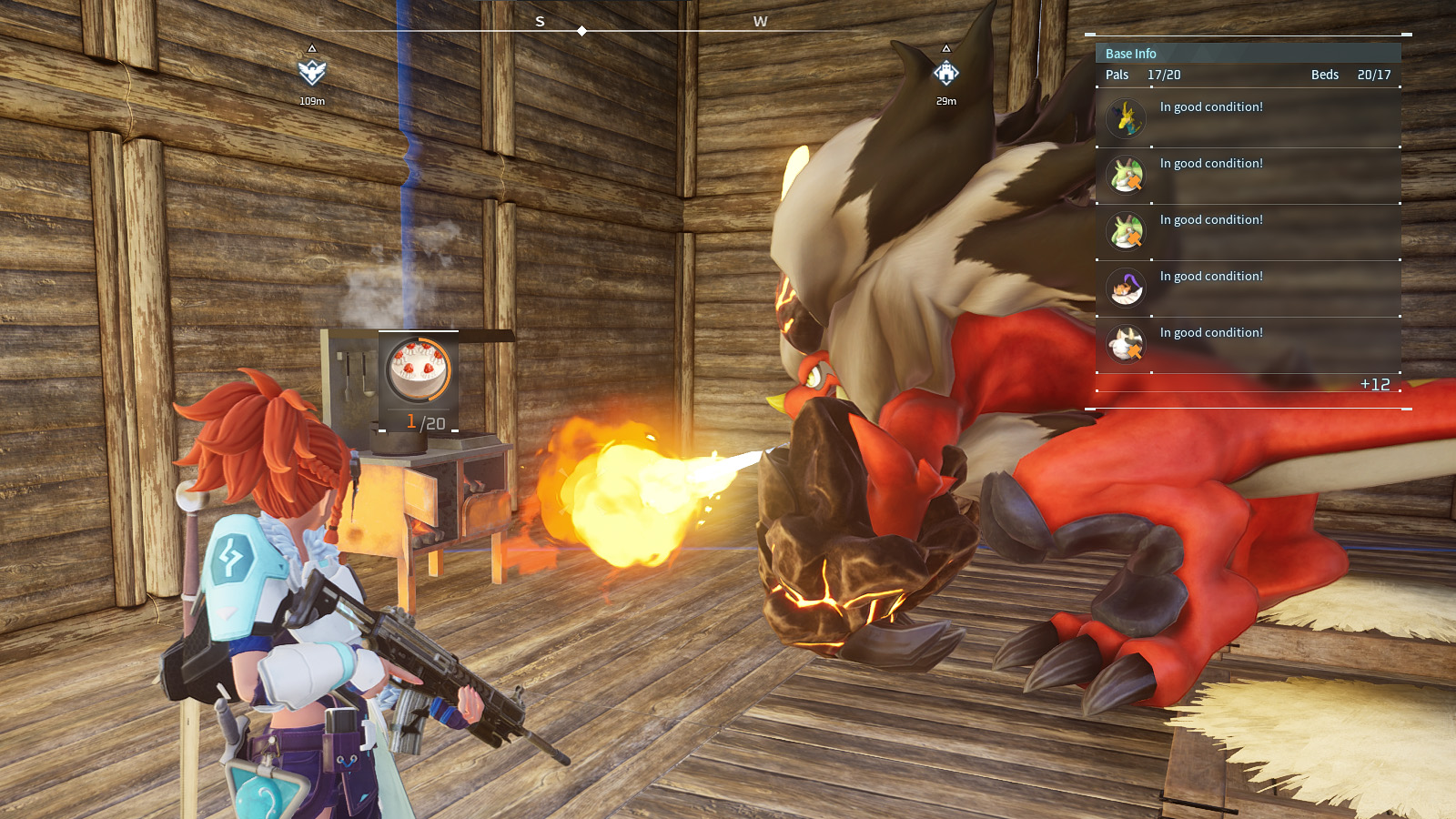This screenshot has height=819, width=1456.
Task: Select the white cow pal row
Action: tap(1247, 344)
